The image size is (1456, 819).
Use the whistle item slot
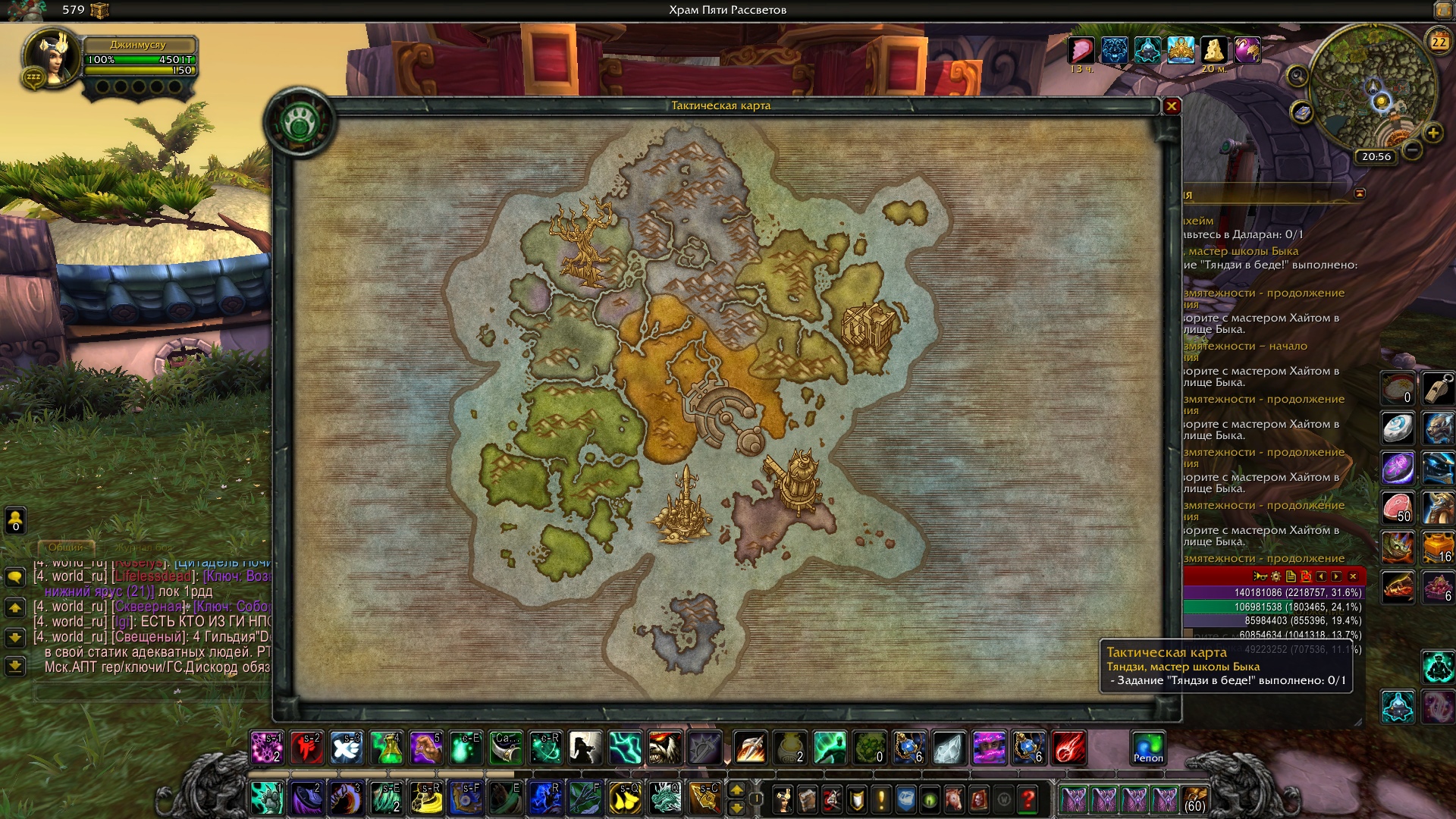click(1438, 387)
